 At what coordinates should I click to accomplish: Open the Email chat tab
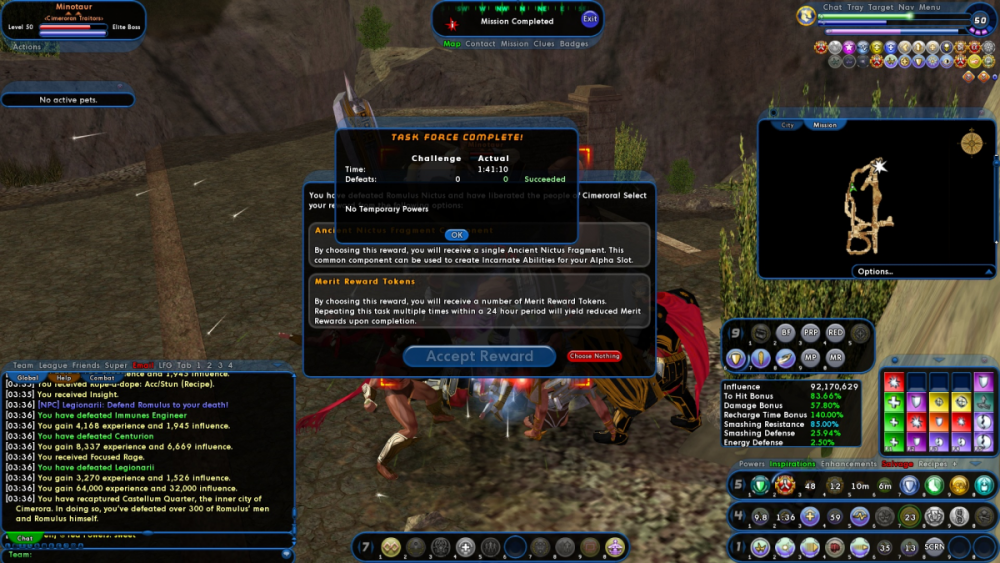pos(144,365)
